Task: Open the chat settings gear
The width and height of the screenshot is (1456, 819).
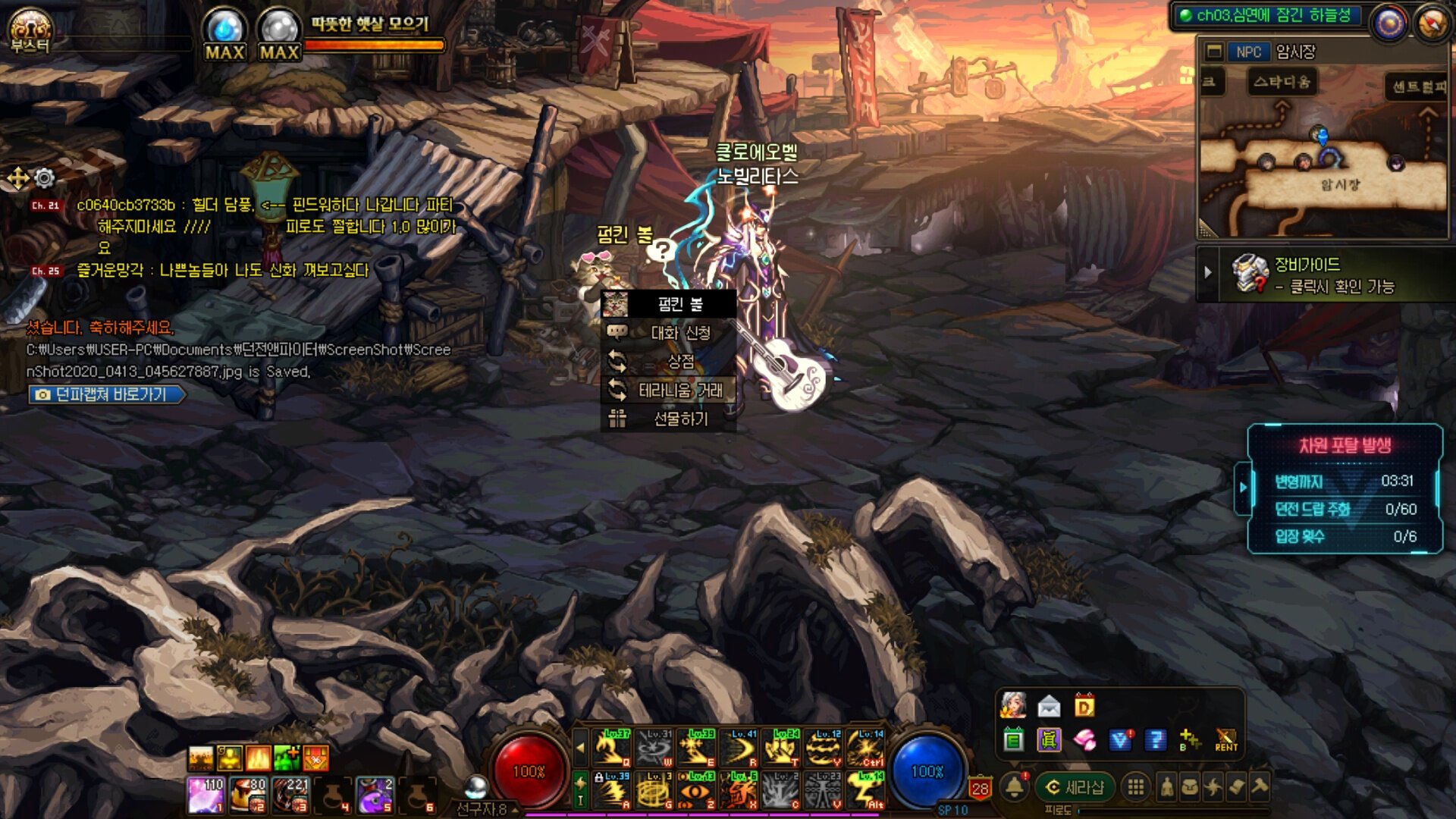Action: (x=45, y=178)
